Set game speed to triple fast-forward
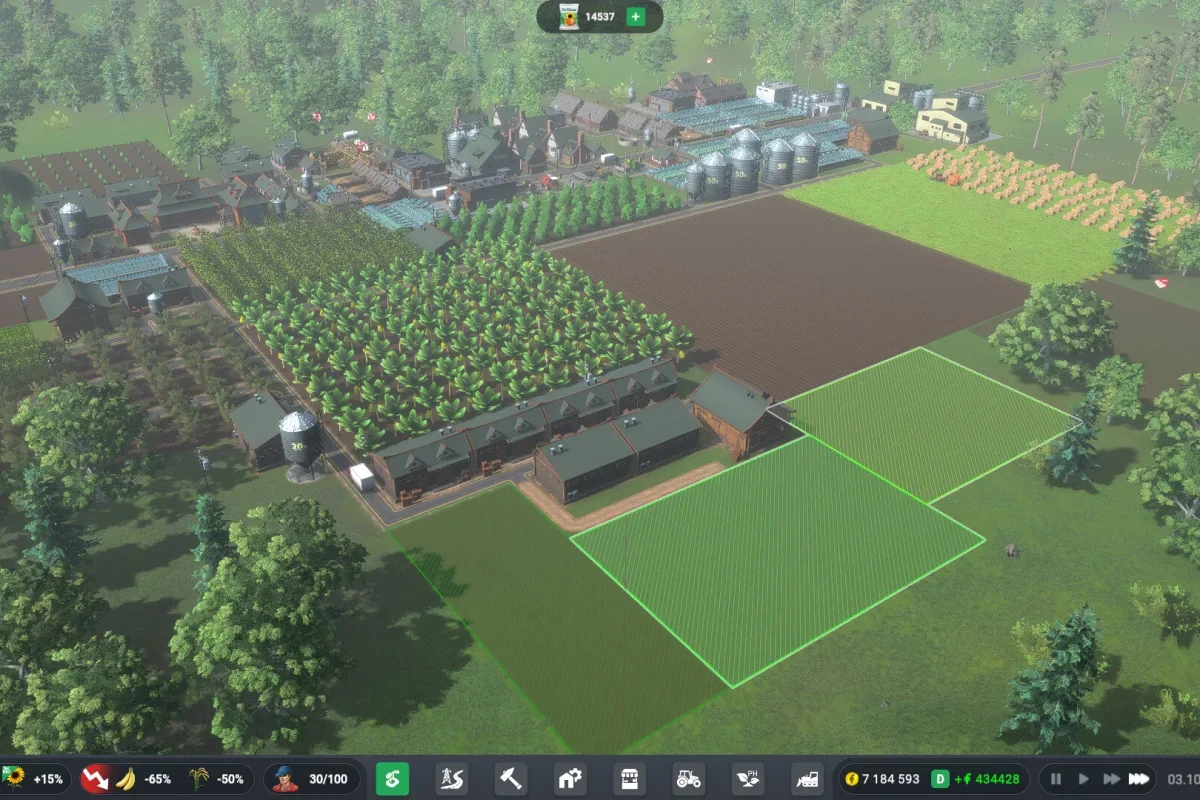 click(1138, 779)
